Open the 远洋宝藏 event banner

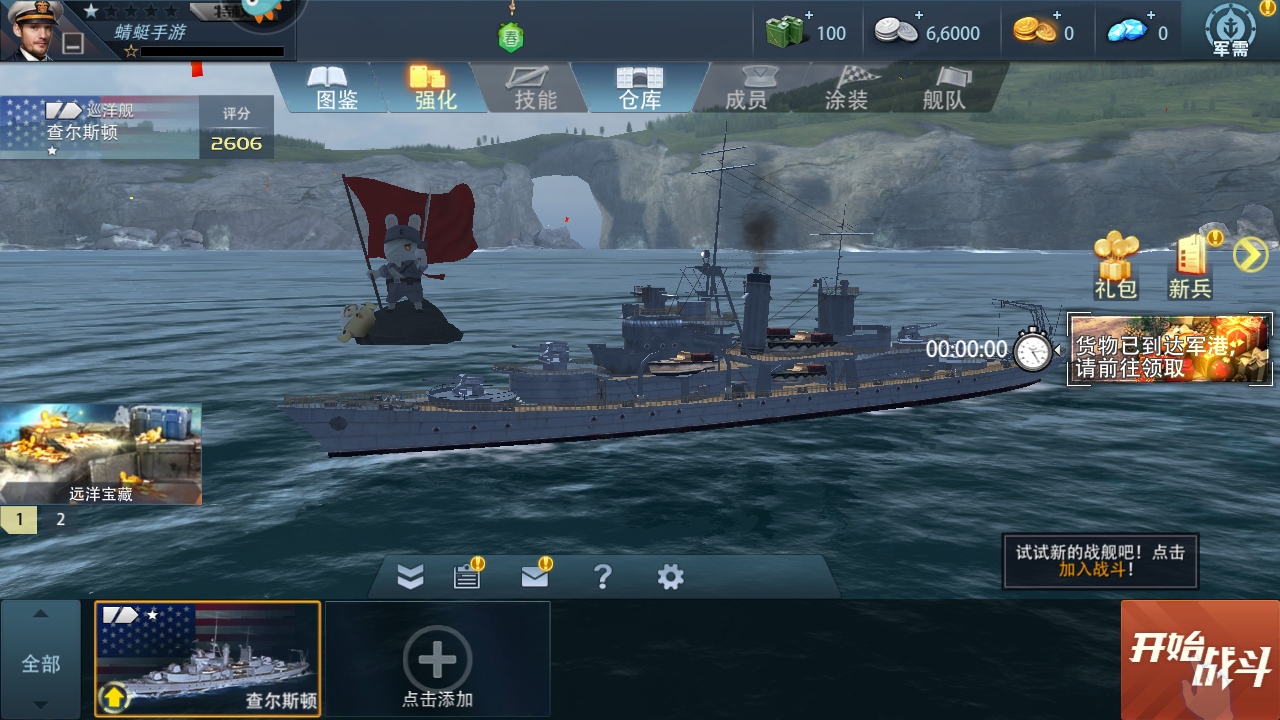coord(100,454)
